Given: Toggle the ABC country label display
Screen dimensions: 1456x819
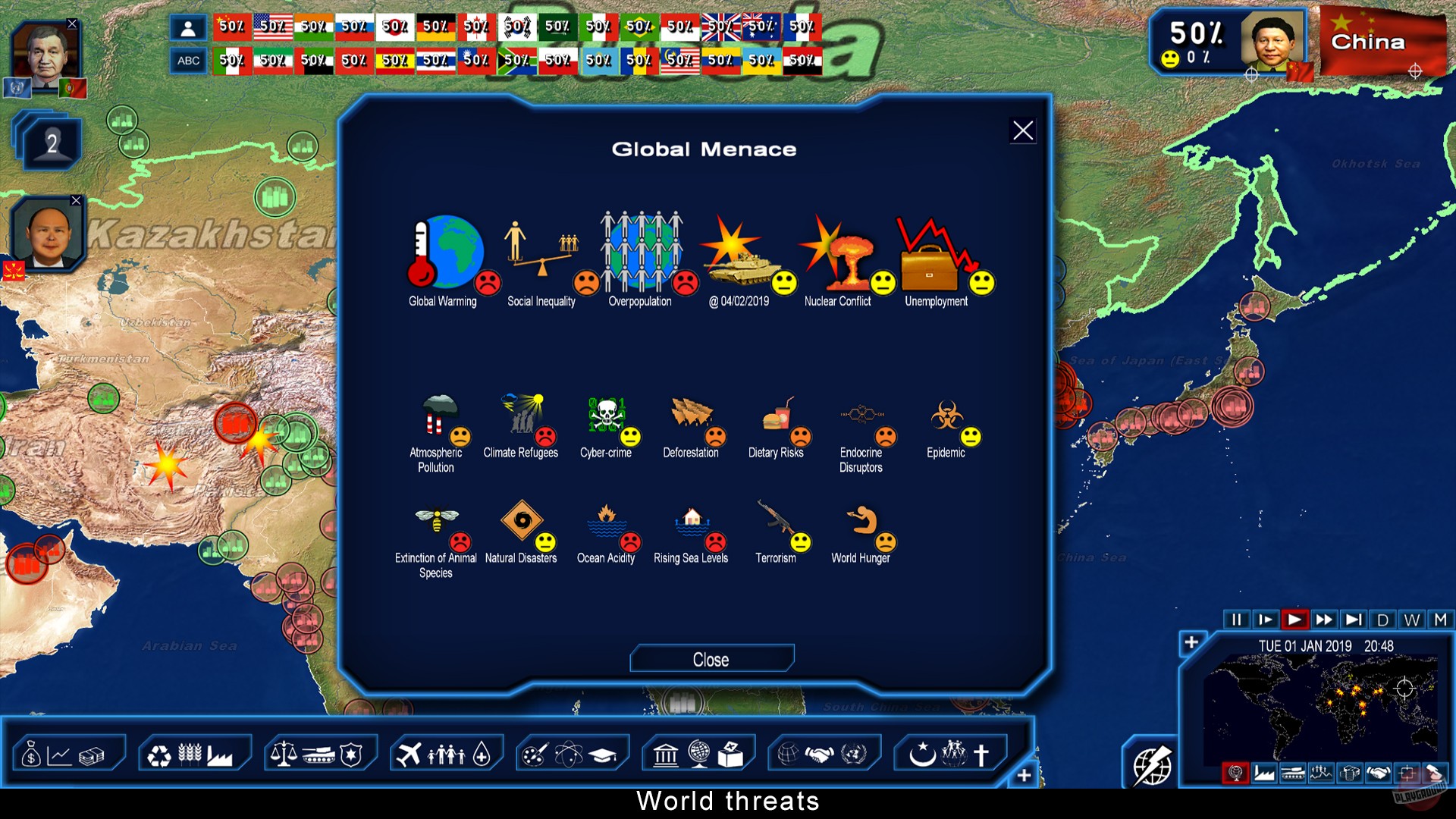Looking at the screenshot, I should tap(188, 60).
